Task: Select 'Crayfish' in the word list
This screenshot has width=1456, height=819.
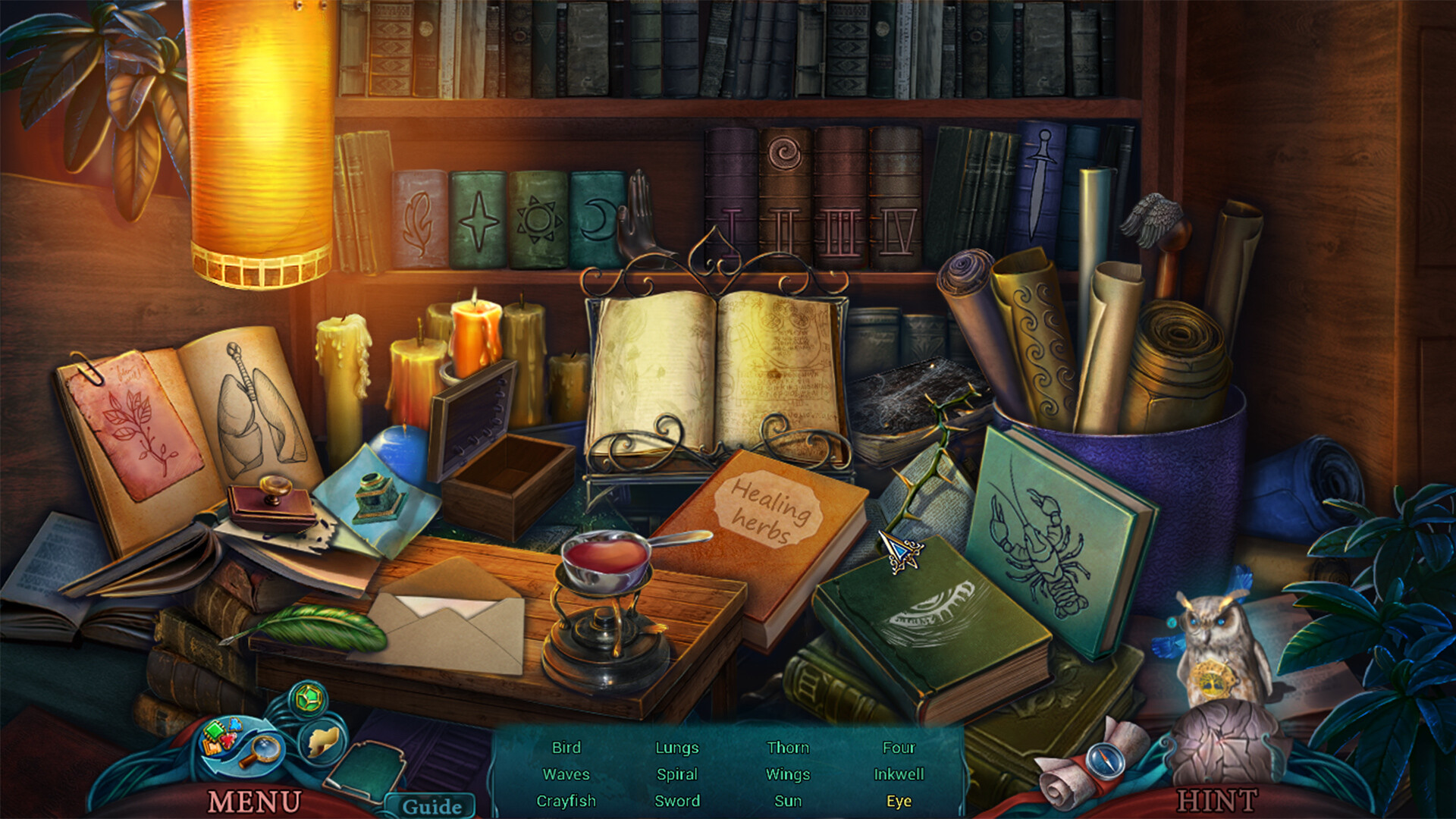Action: pos(566,801)
